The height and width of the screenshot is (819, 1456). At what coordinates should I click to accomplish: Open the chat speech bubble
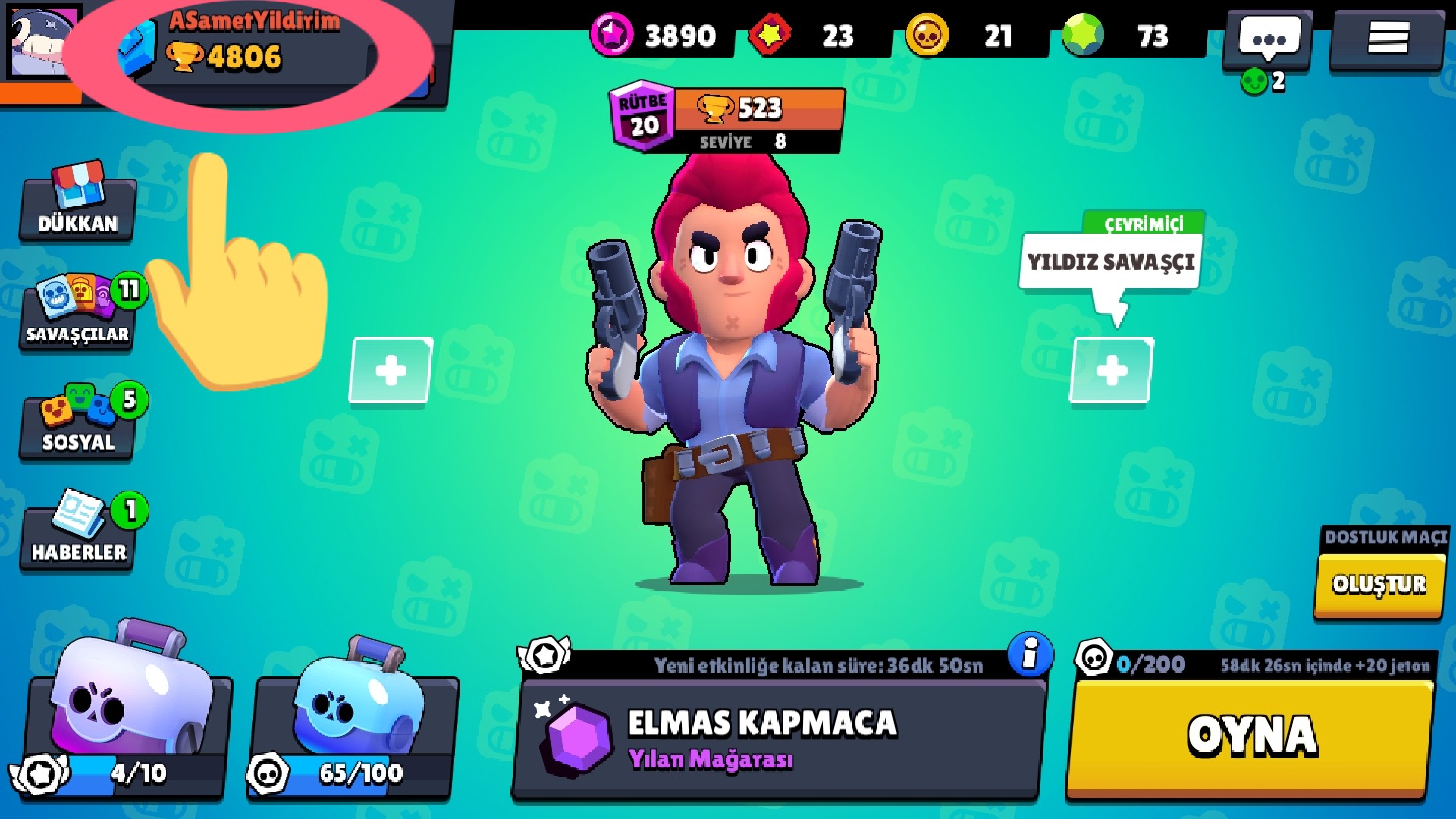click(1269, 38)
